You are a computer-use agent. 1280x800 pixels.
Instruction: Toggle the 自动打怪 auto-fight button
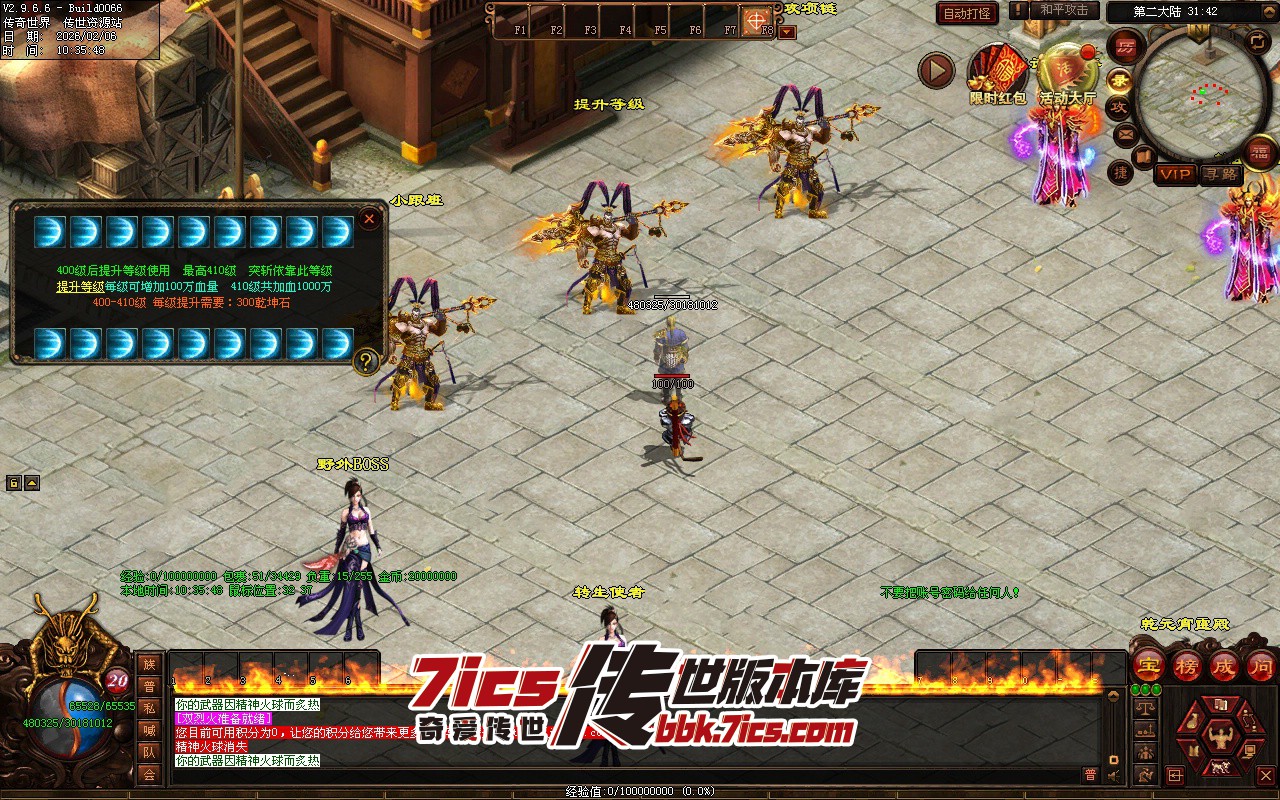tap(967, 13)
